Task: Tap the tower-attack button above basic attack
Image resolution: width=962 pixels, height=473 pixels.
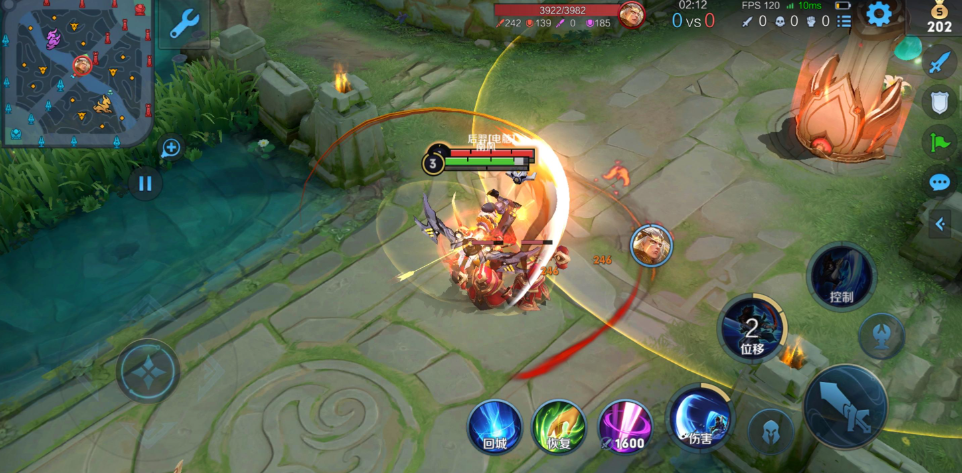Action: [x=882, y=336]
